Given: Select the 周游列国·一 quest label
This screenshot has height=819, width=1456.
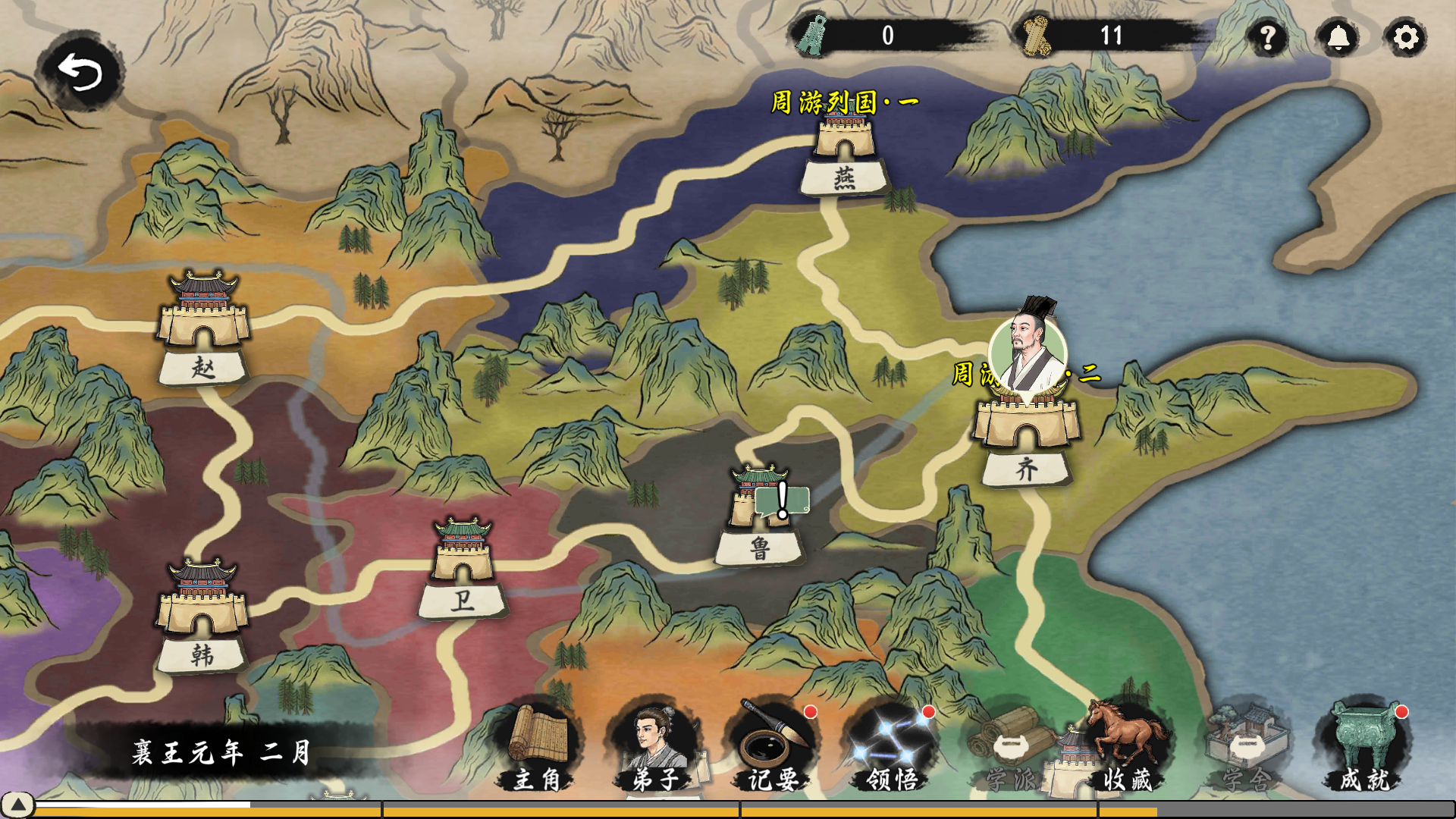Looking at the screenshot, I should 845,102.
